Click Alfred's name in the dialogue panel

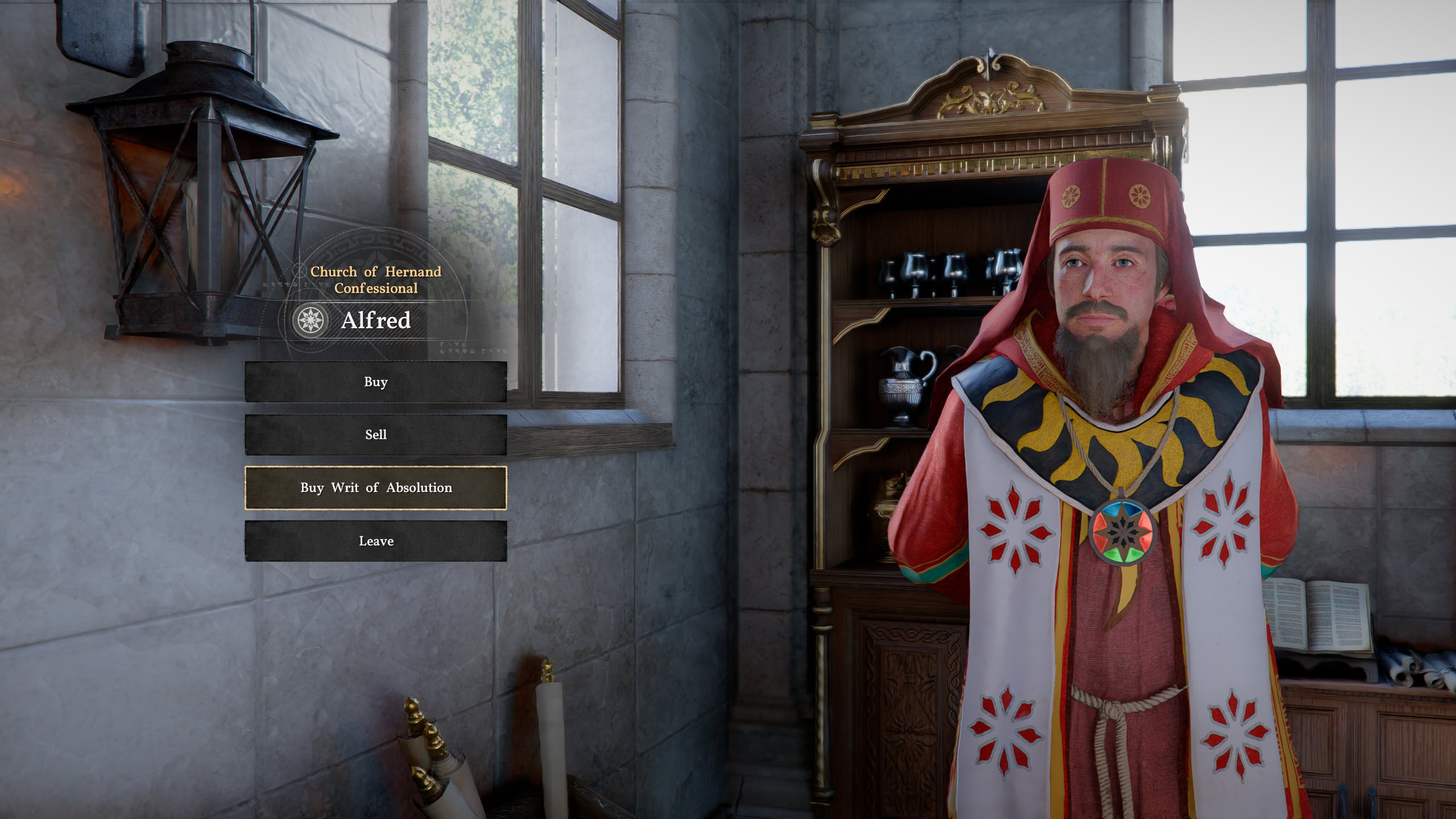point(375,320)
